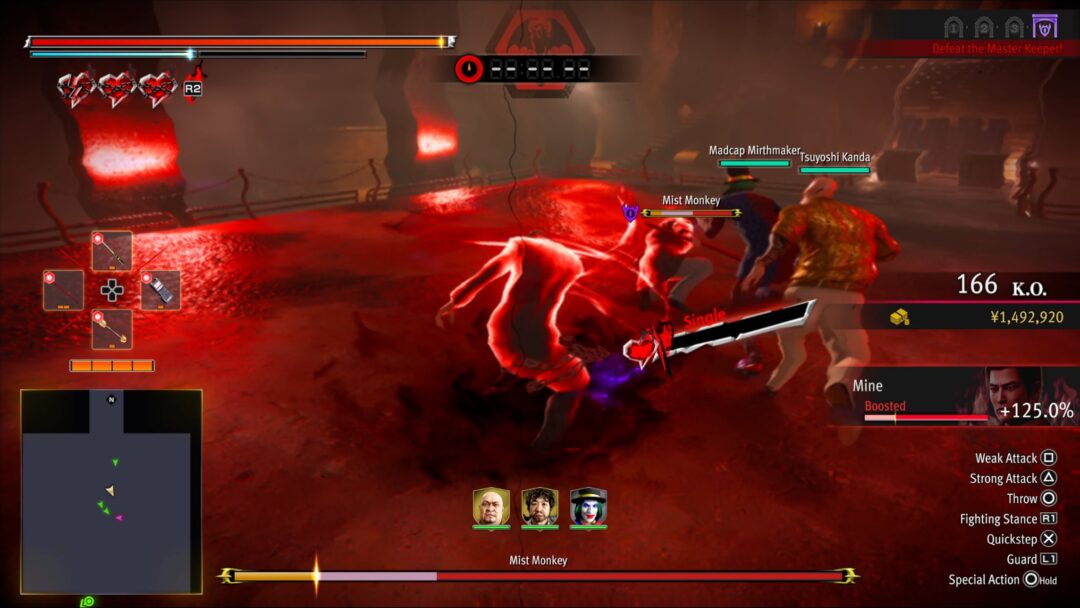Open the minimap
Image resolution: width=1080 pixels, height=608 pixels.
(x=111, y=490)
